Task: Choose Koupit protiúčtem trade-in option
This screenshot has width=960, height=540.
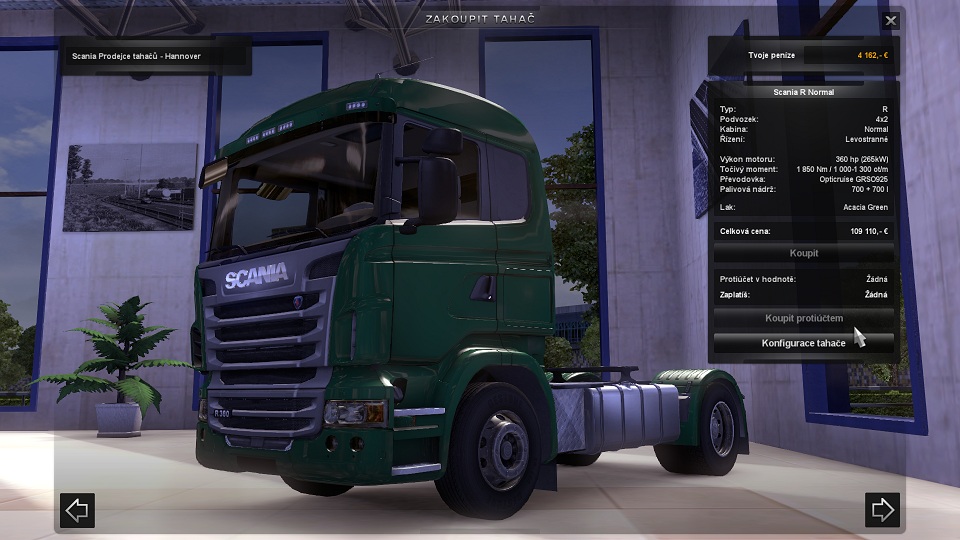Action: tap(803, 318)
